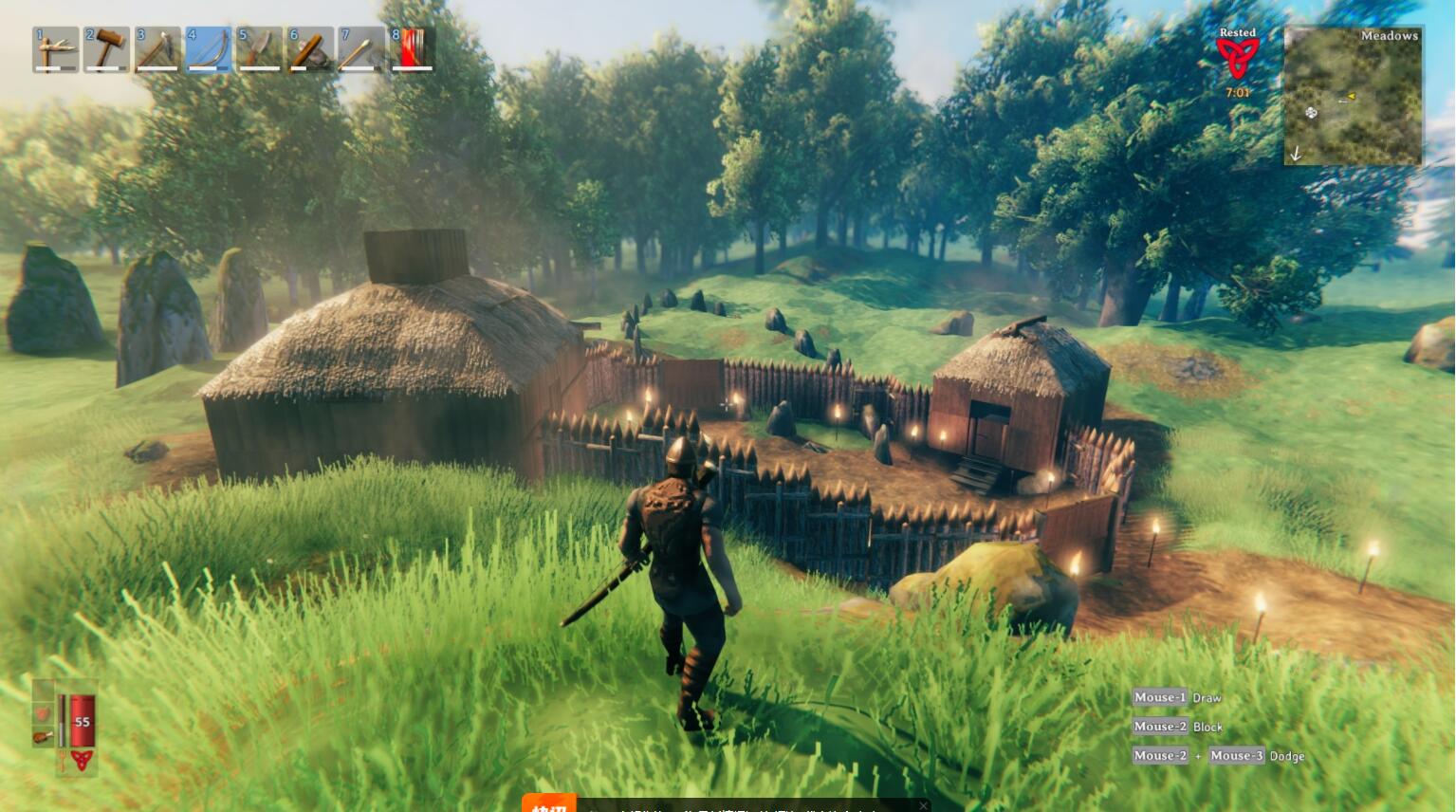Select the torch in hotbar slot 7

coord(361,49)
